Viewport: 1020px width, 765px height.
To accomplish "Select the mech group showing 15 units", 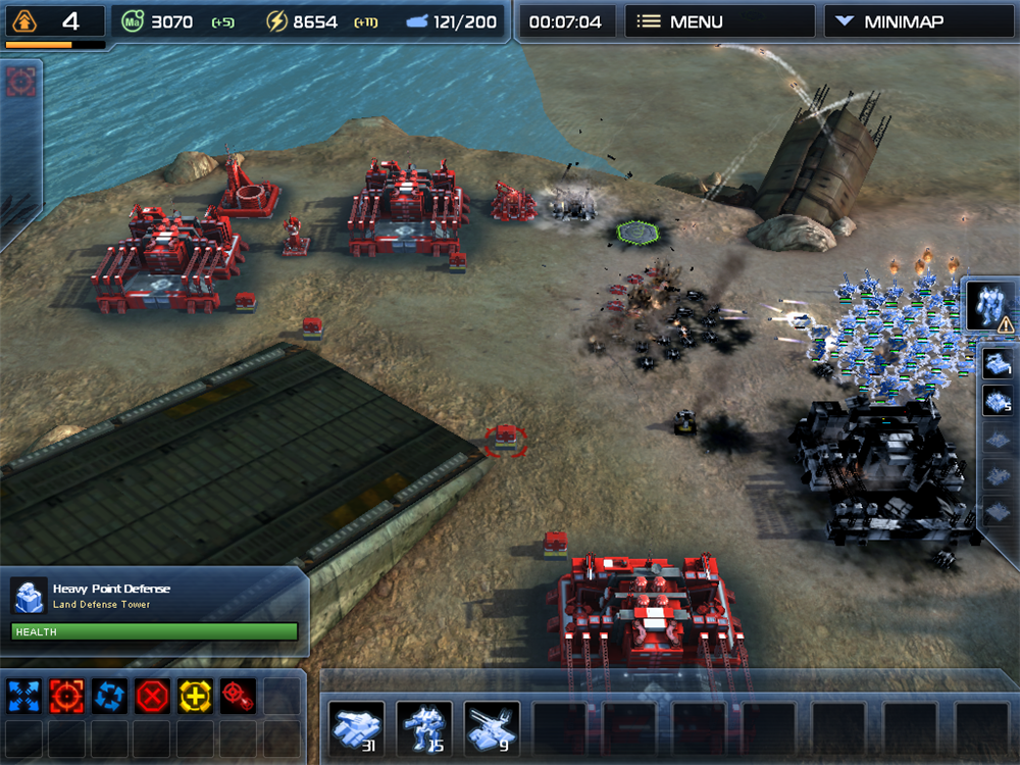I will click(423, 728).
